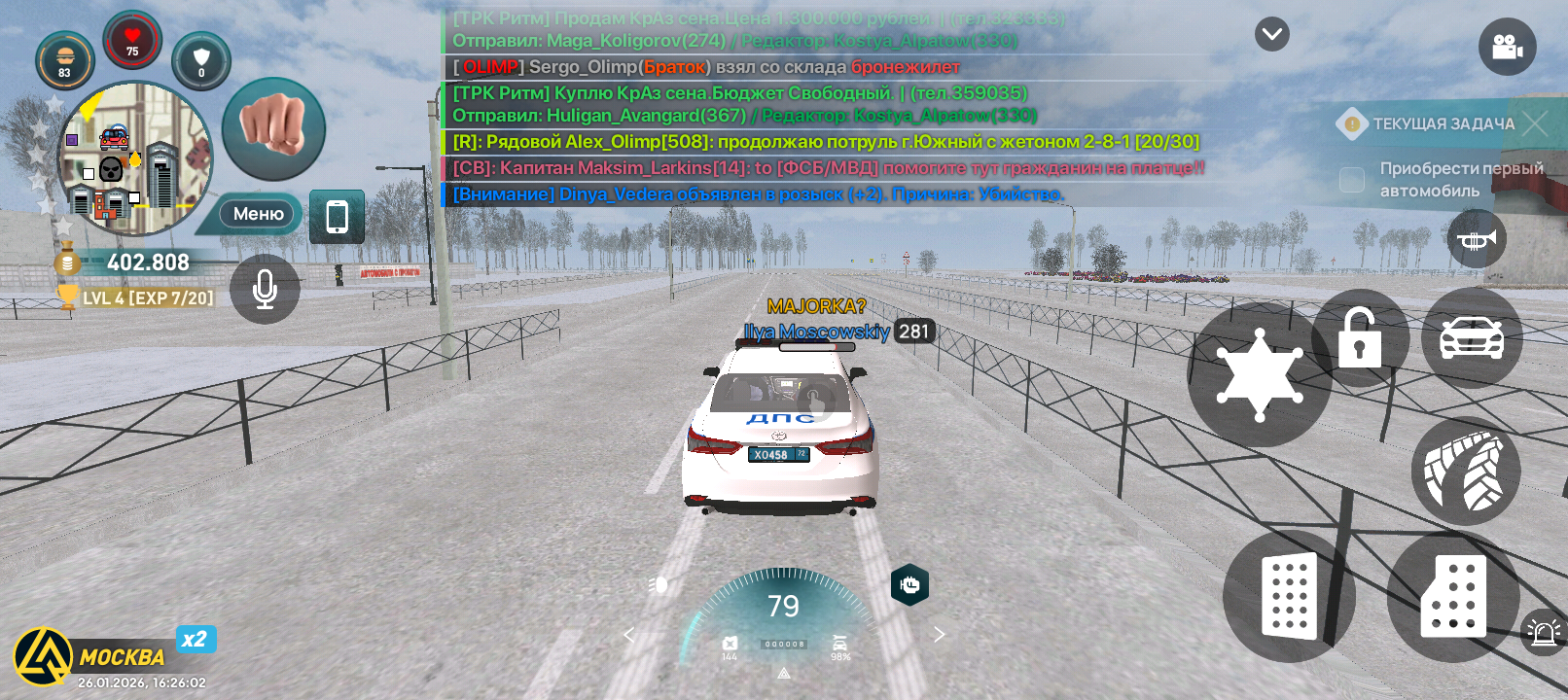Open the car icon vehicle menu
Screen dimensions: 1568x700
1472,337
